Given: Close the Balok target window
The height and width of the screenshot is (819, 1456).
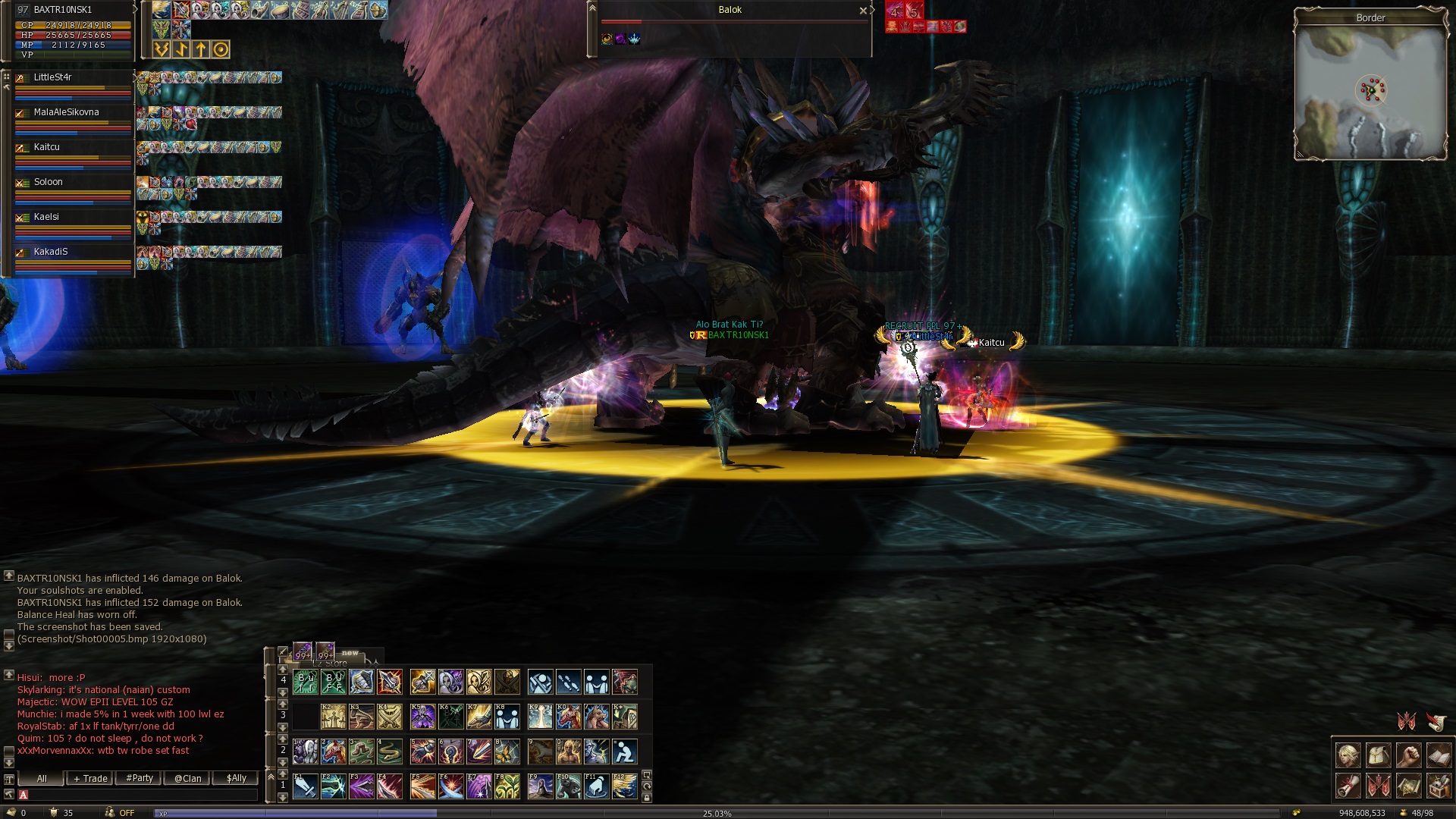Looking at the screenshot, I should coord(862,11).
